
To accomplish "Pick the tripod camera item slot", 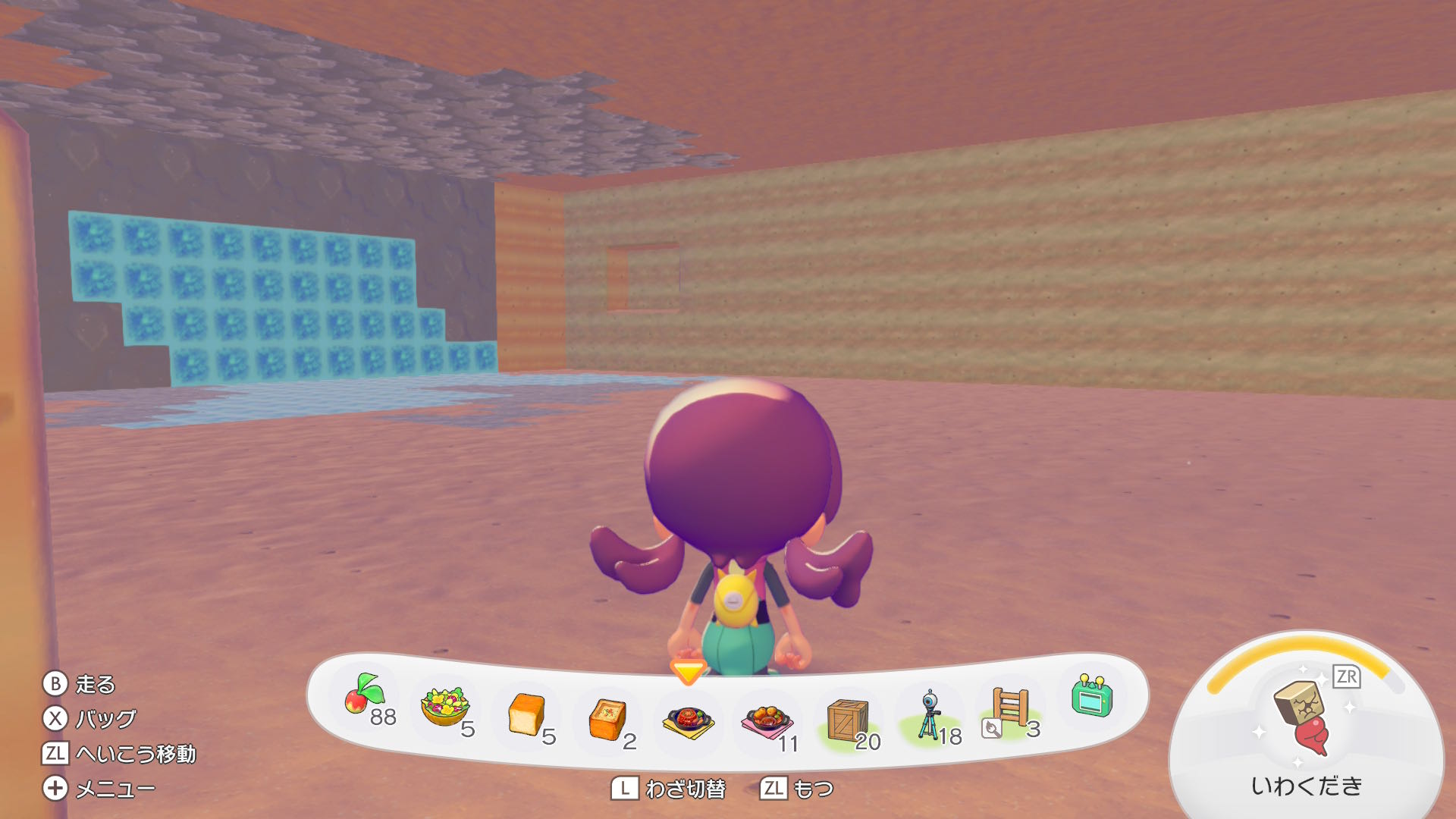I will 929,714.
